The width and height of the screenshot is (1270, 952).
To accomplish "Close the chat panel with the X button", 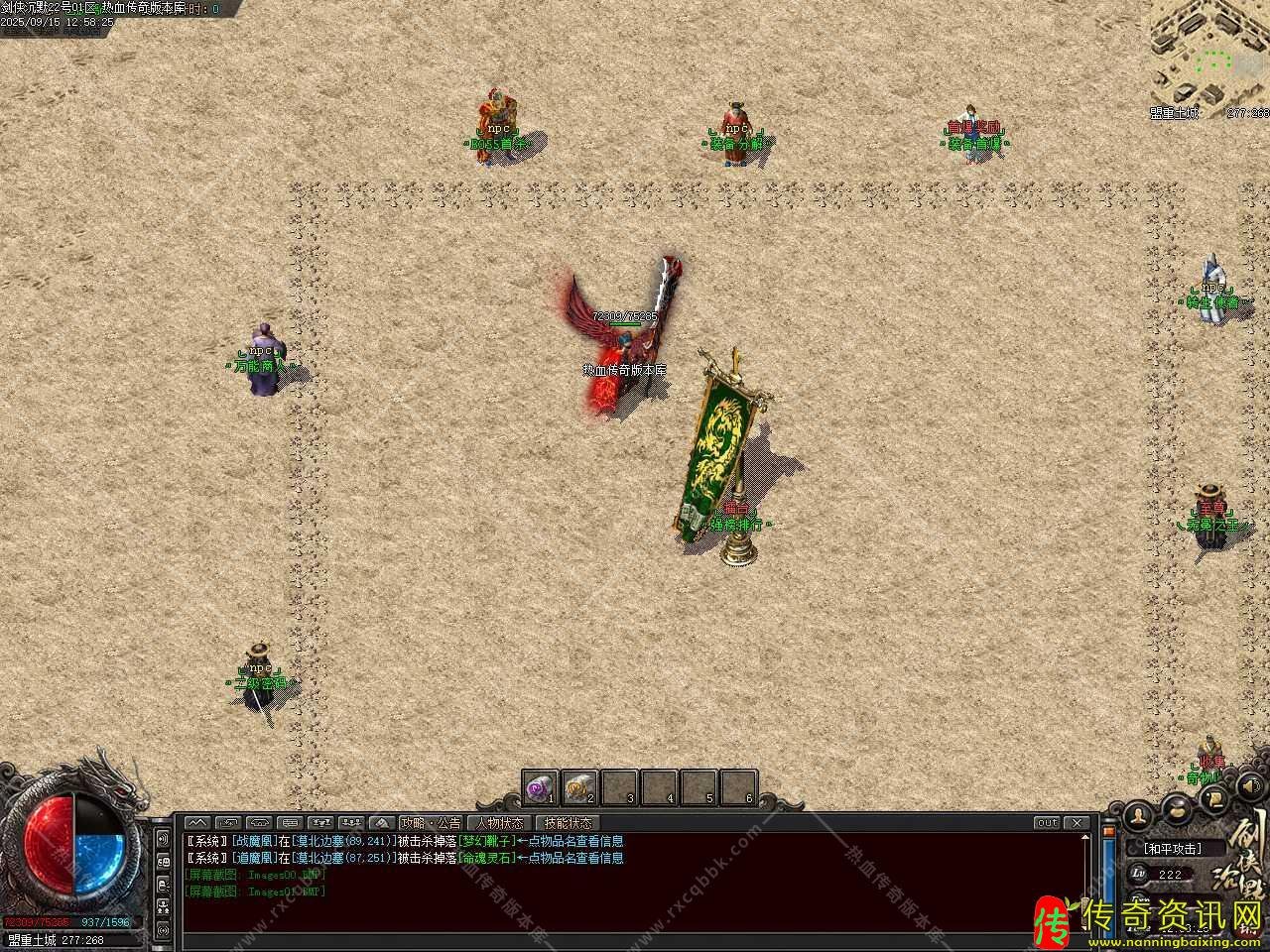I will pyautogui.click(x=1077, y=823).
